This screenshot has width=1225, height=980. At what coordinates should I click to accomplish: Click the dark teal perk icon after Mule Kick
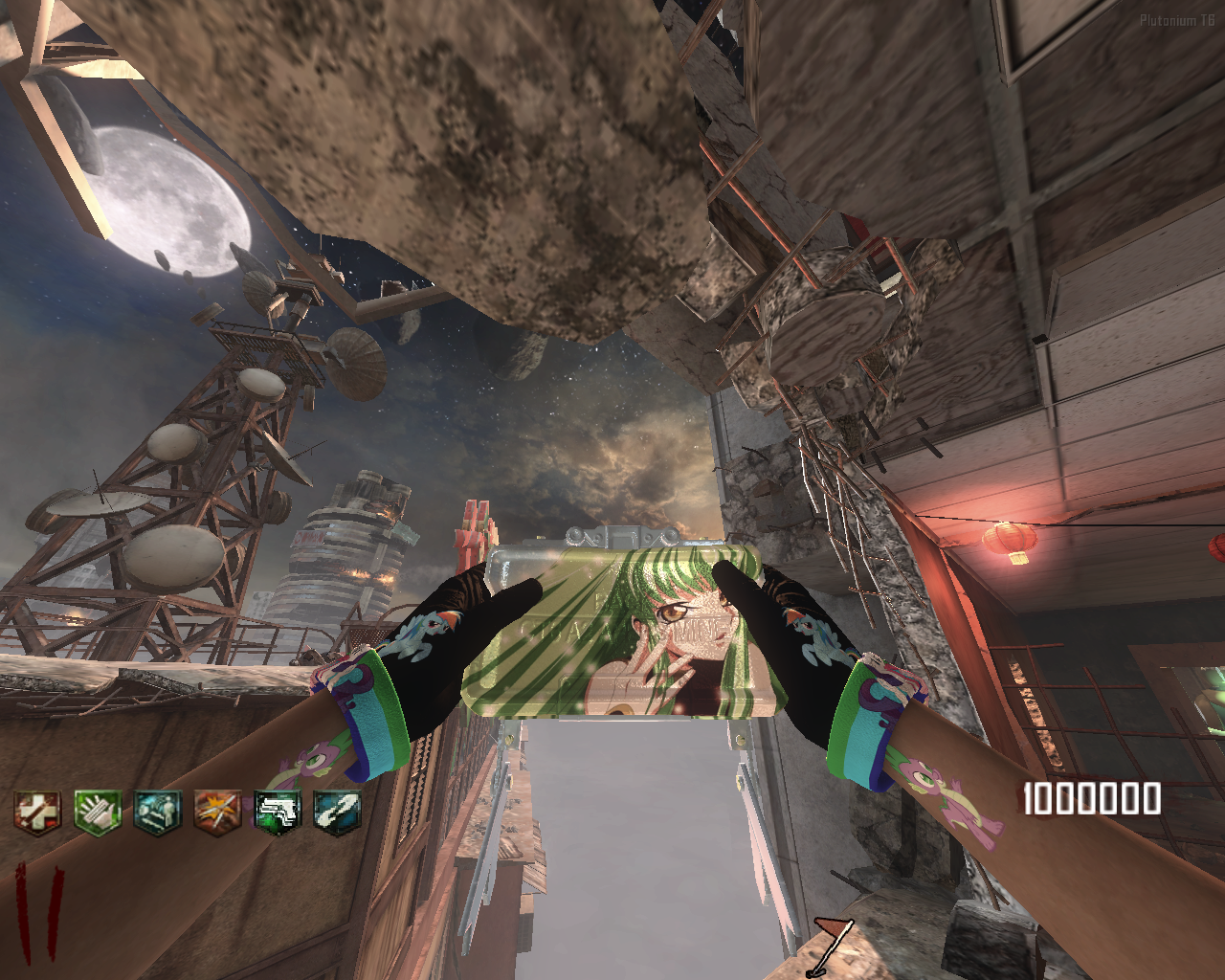[337, 813]
